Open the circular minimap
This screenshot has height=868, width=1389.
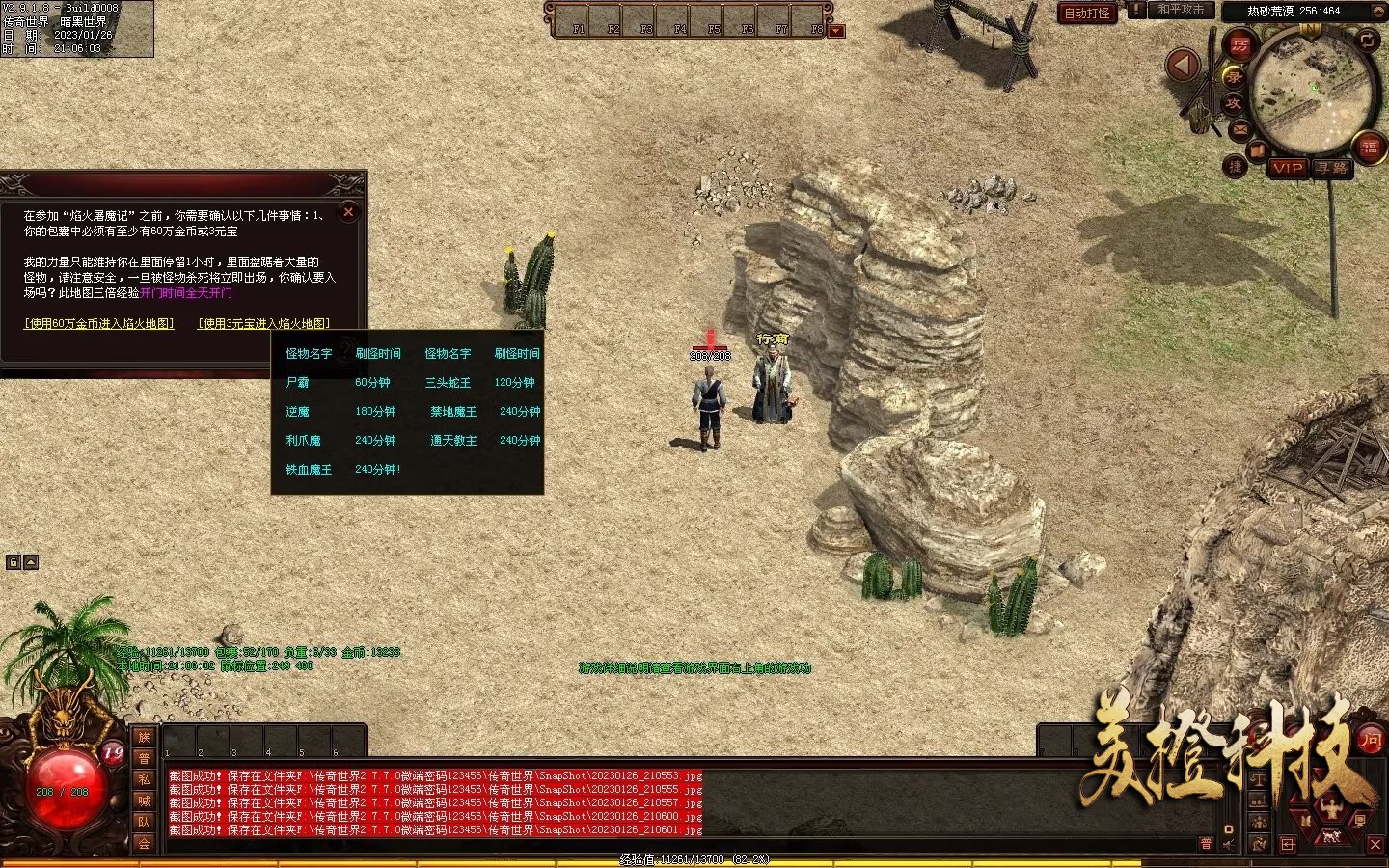tap(1314, 90)
